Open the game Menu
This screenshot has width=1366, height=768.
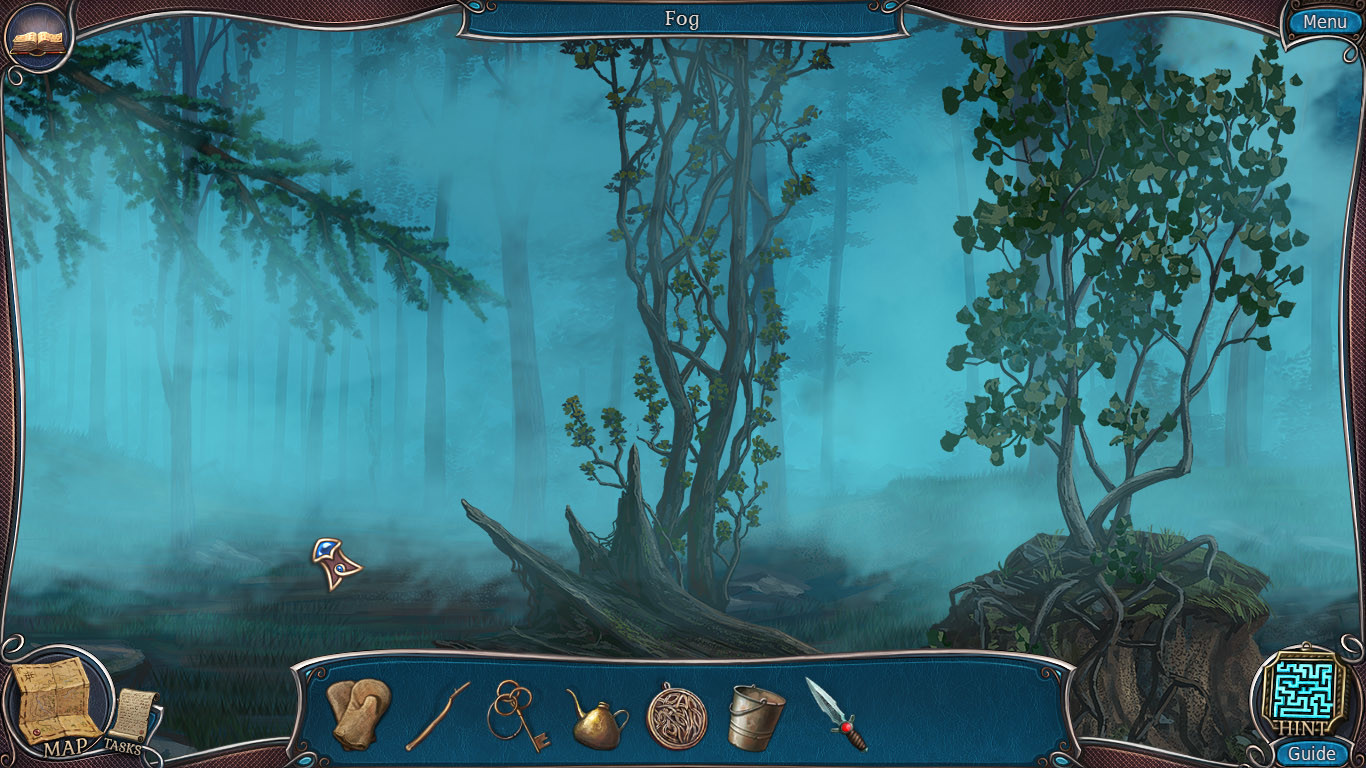[1323, 20]
